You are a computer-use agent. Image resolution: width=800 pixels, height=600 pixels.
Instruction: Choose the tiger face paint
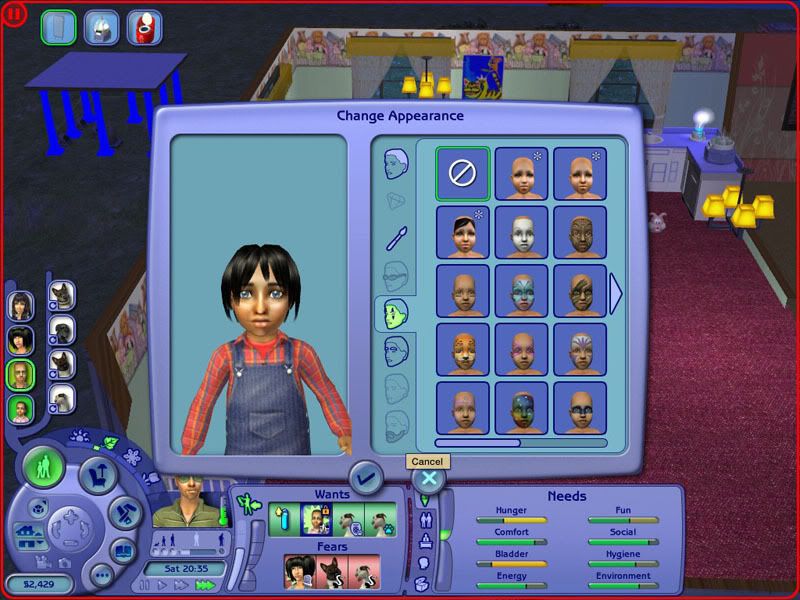click(x=463, y=348)
